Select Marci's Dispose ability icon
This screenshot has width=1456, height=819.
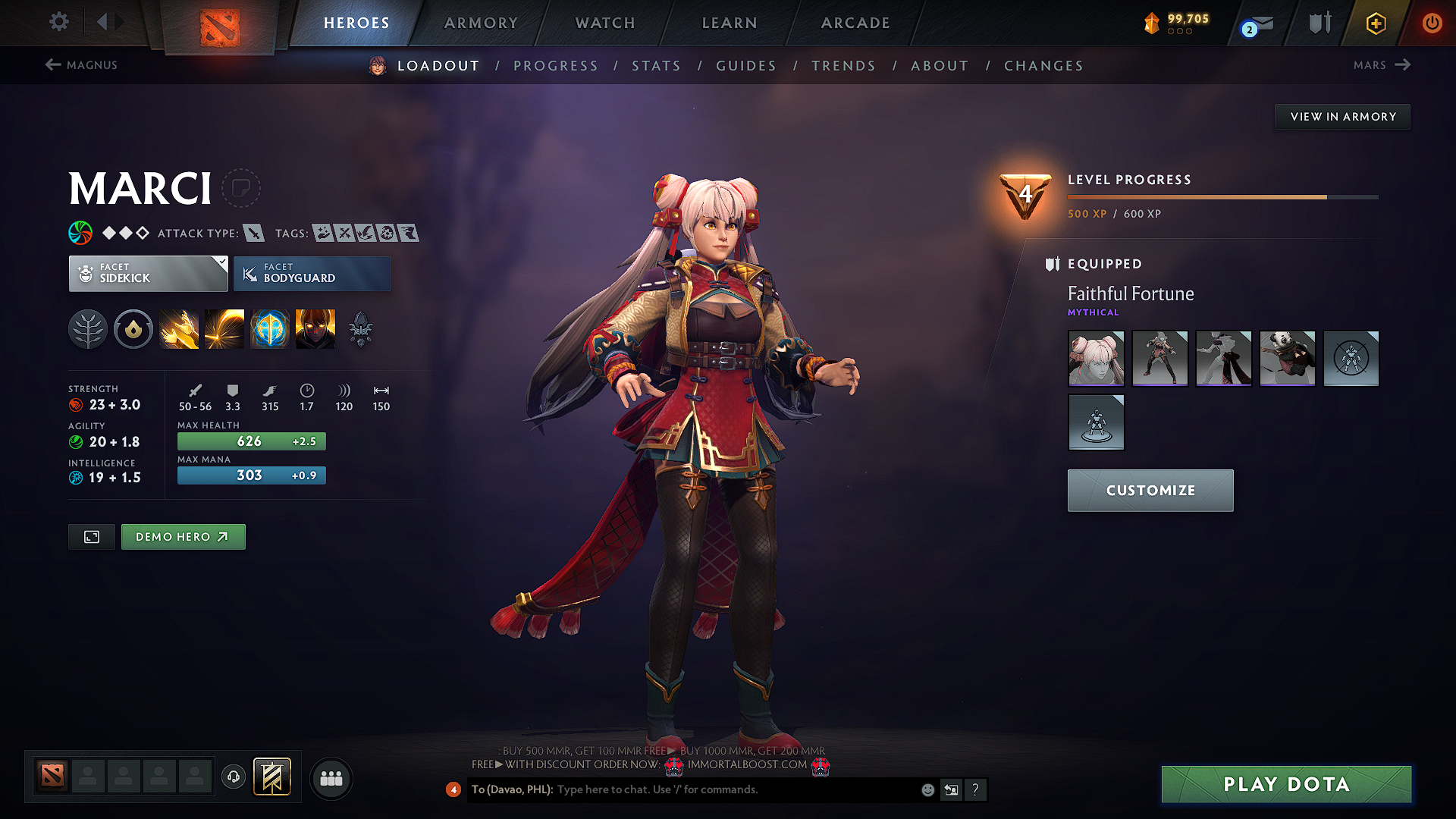point(179,328)
